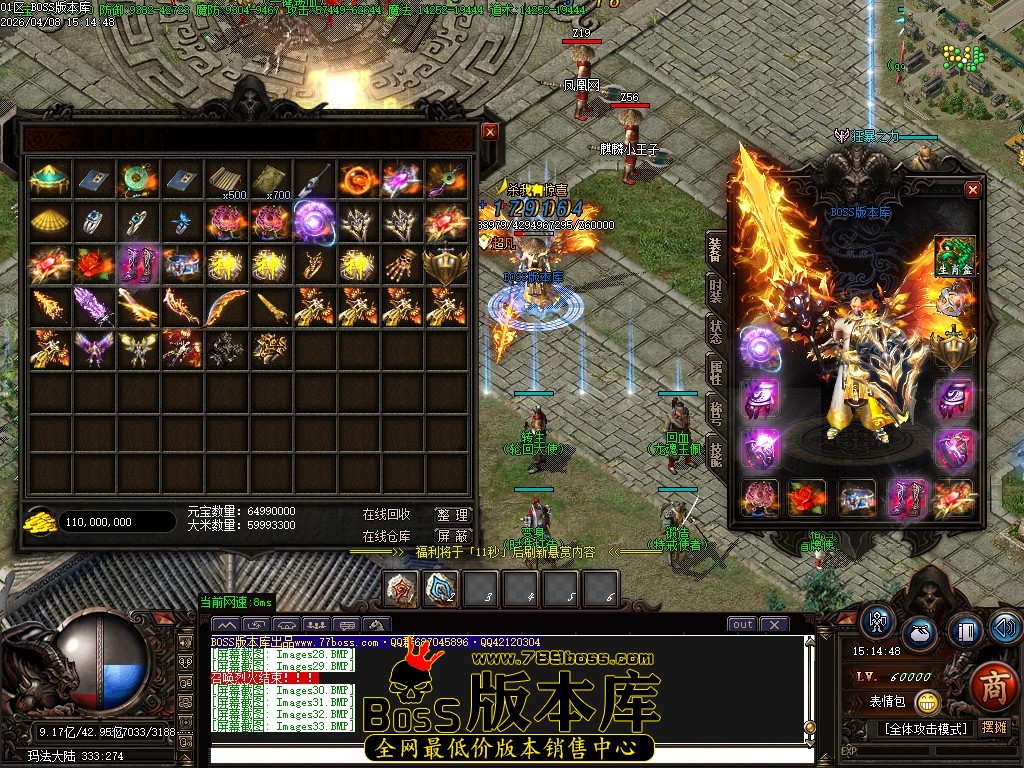Pick the red rose item in bag
1024x768 pixels.
(94, 264)
